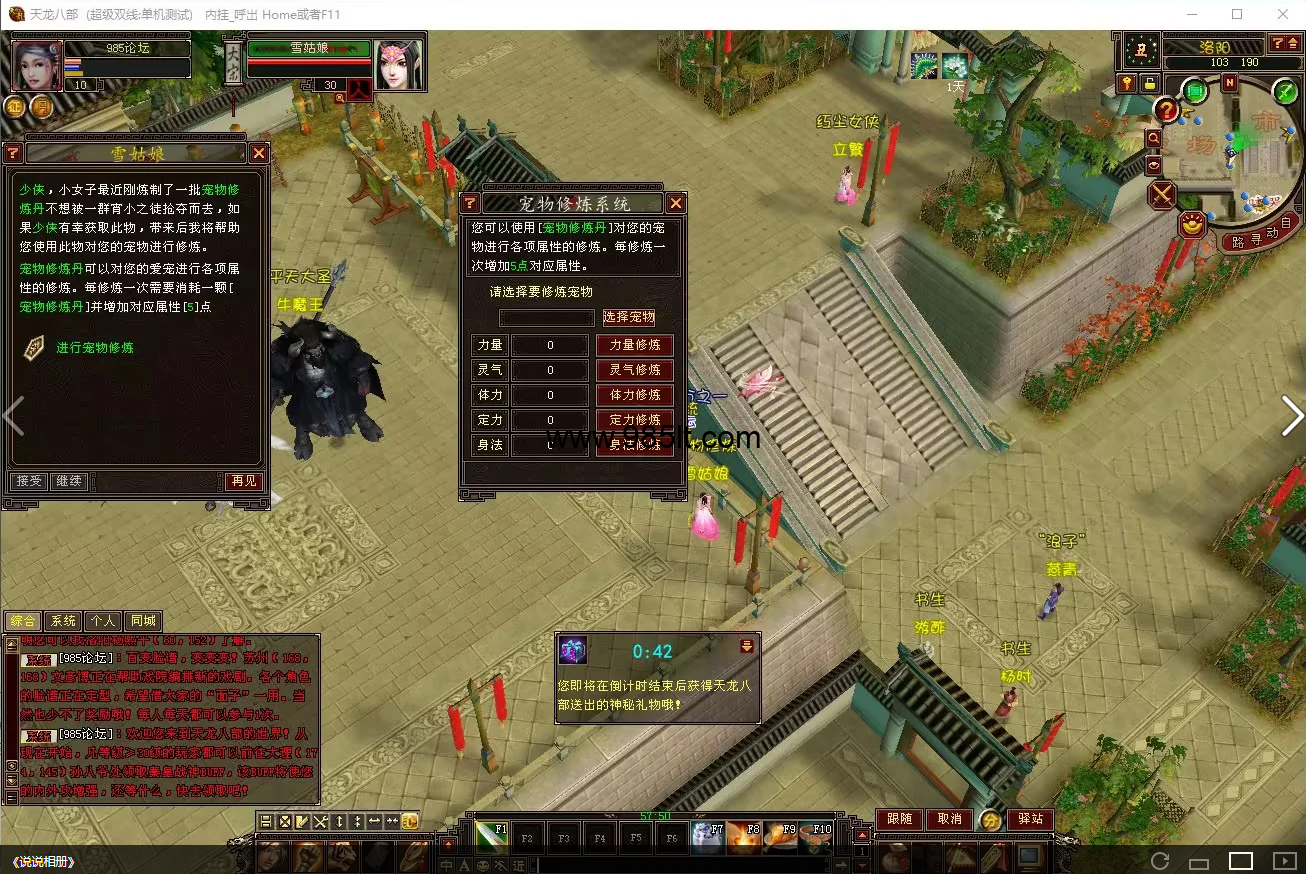Image resolution: width=1306 pixels, height=874 pixels.
Task: Open the crossed swords icon by the minimap
Action: click(x=1162, y=194)
